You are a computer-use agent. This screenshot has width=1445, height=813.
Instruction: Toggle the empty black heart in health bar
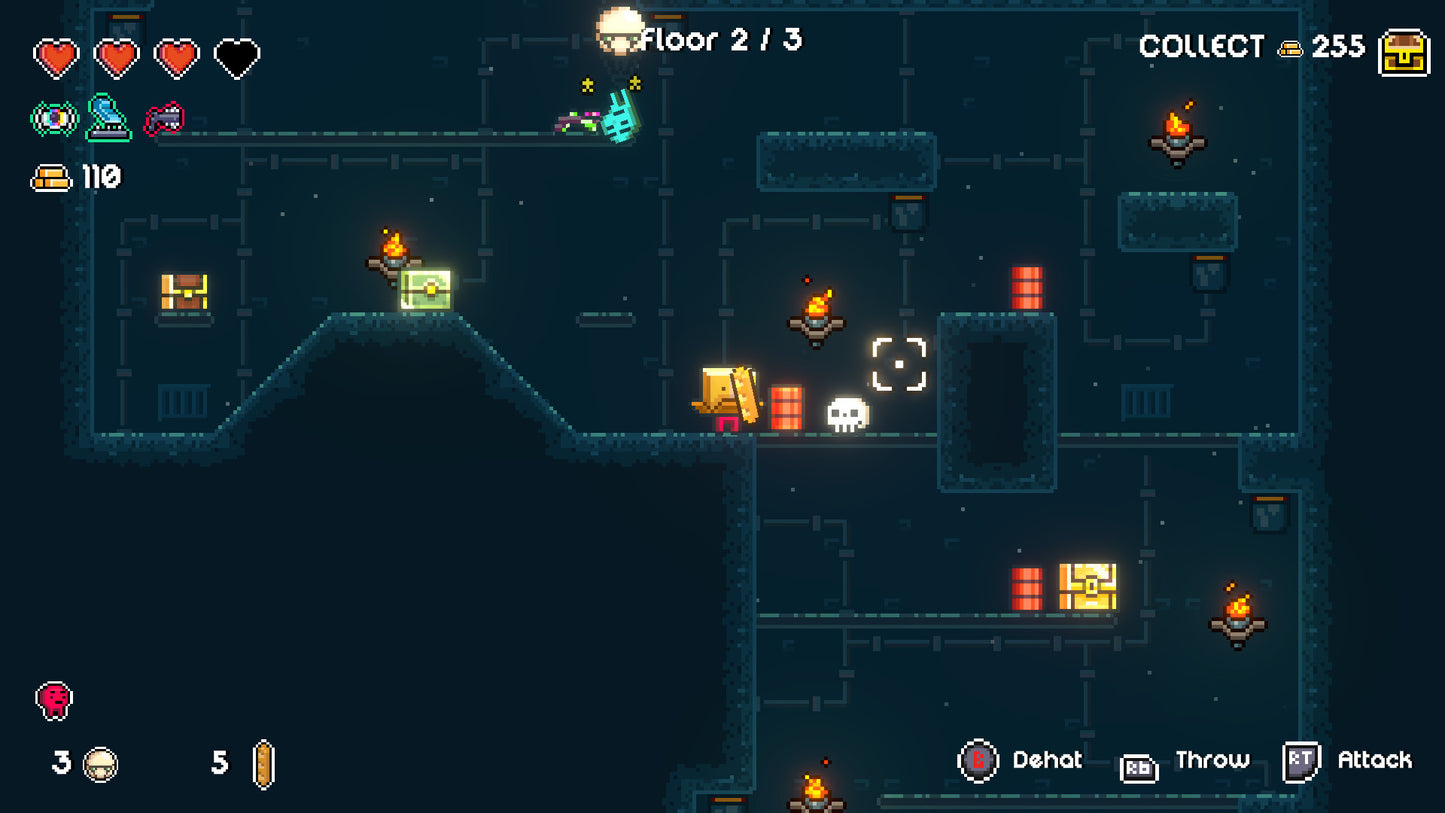[238, 58]
